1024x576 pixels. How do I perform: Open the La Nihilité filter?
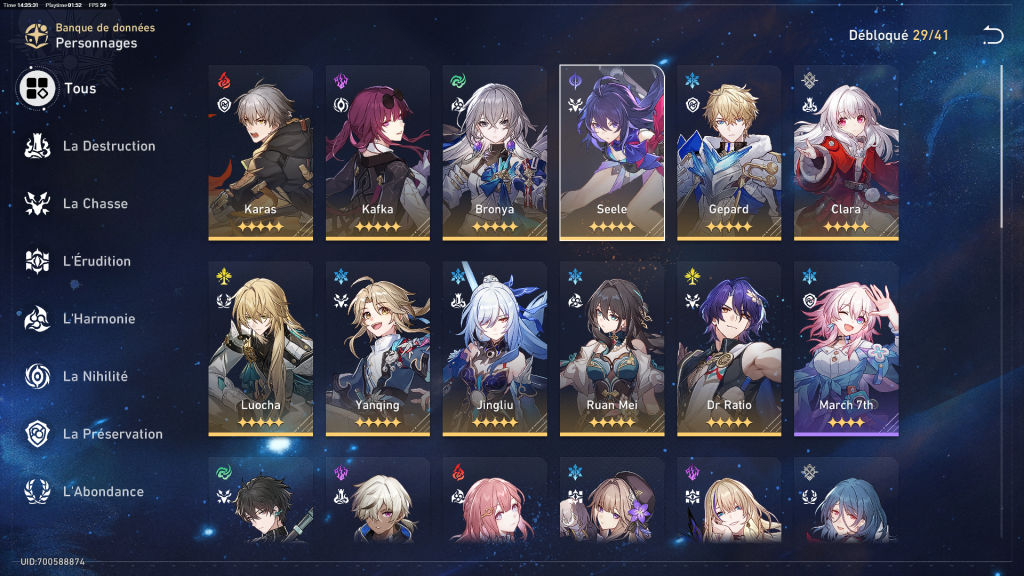(78, 376)
